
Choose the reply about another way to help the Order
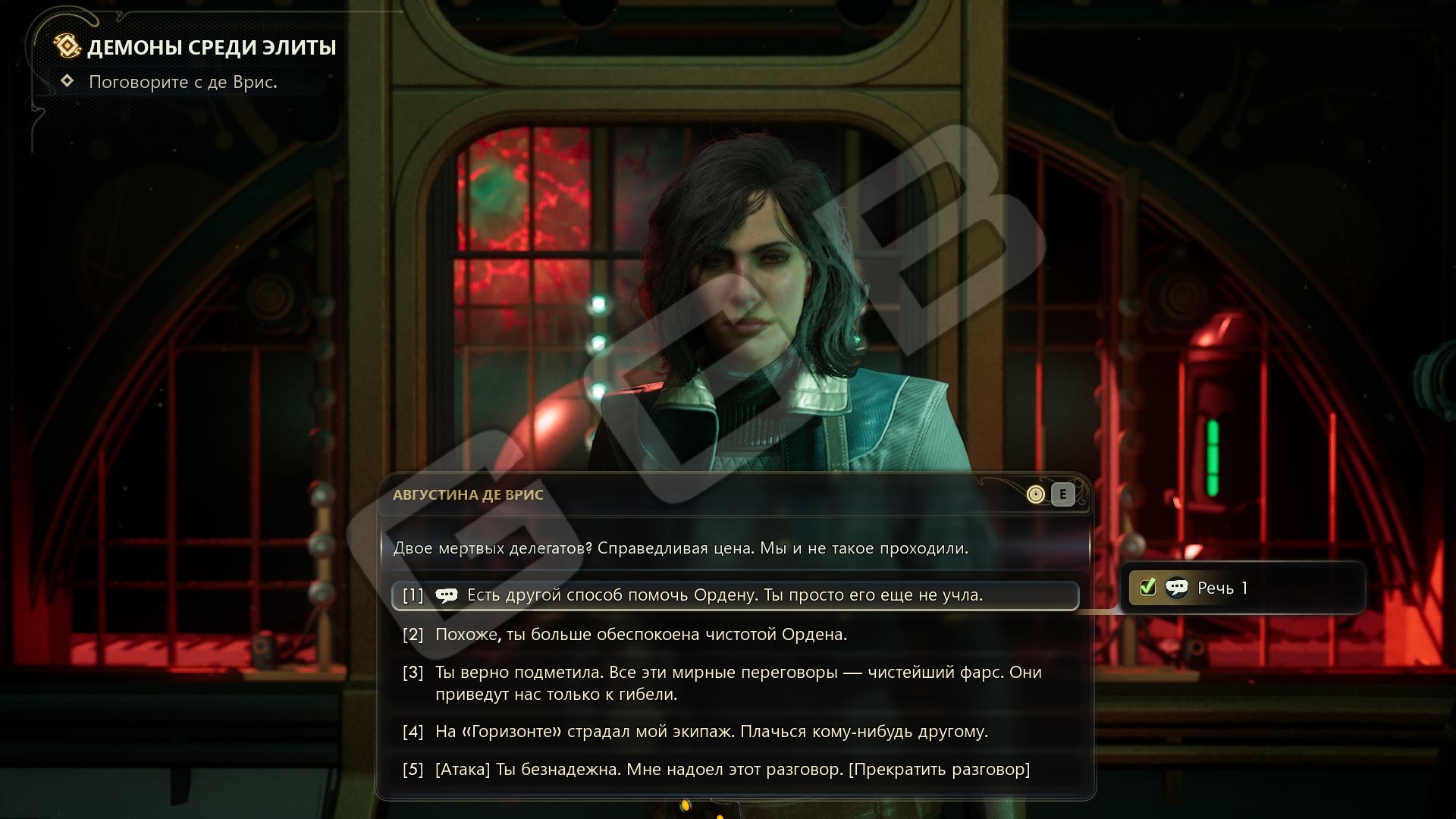tap(724, 595)
